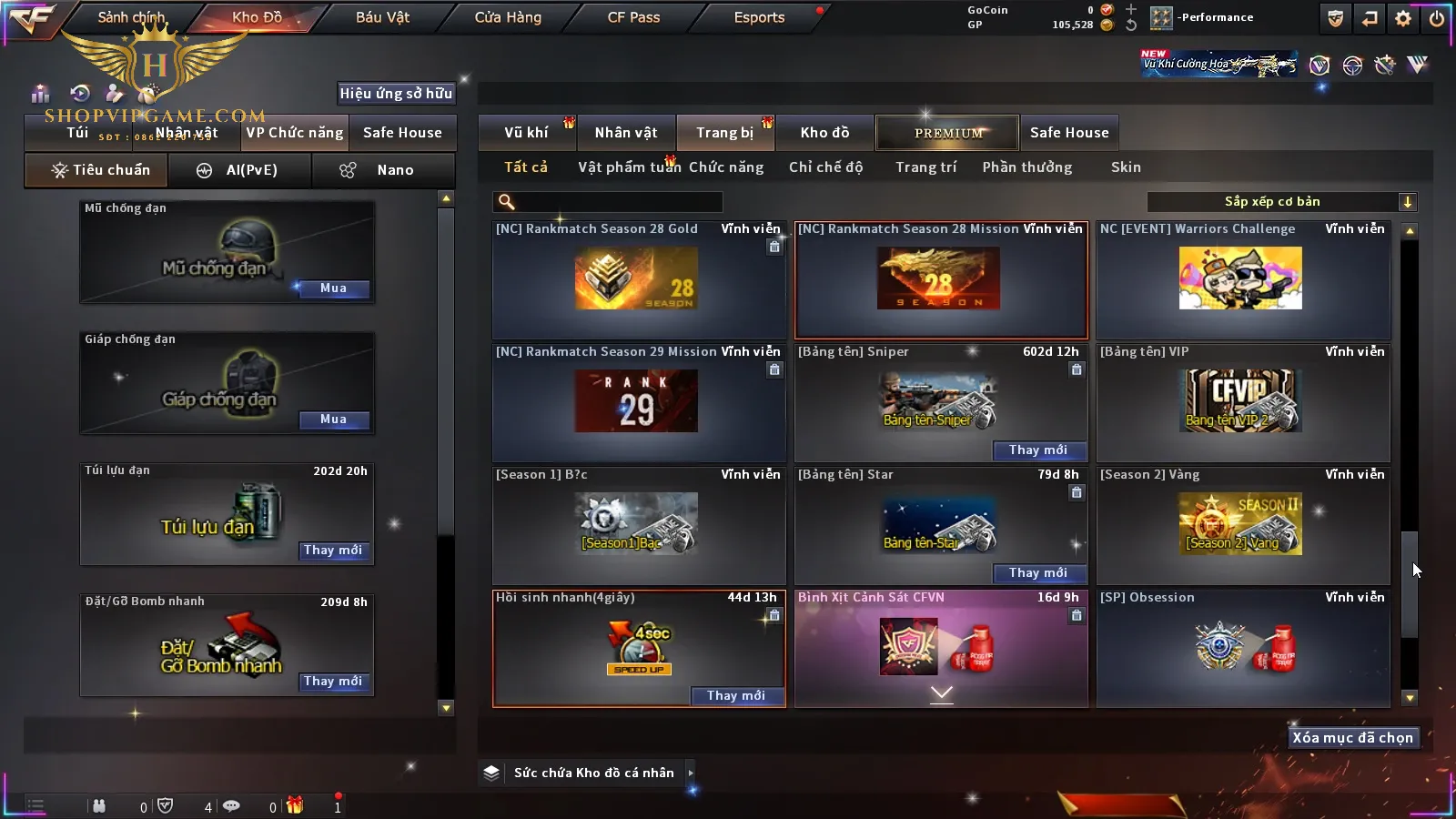Select the PREMIUM inventory tab
1456x819 pixels.
tap(948, 133)
